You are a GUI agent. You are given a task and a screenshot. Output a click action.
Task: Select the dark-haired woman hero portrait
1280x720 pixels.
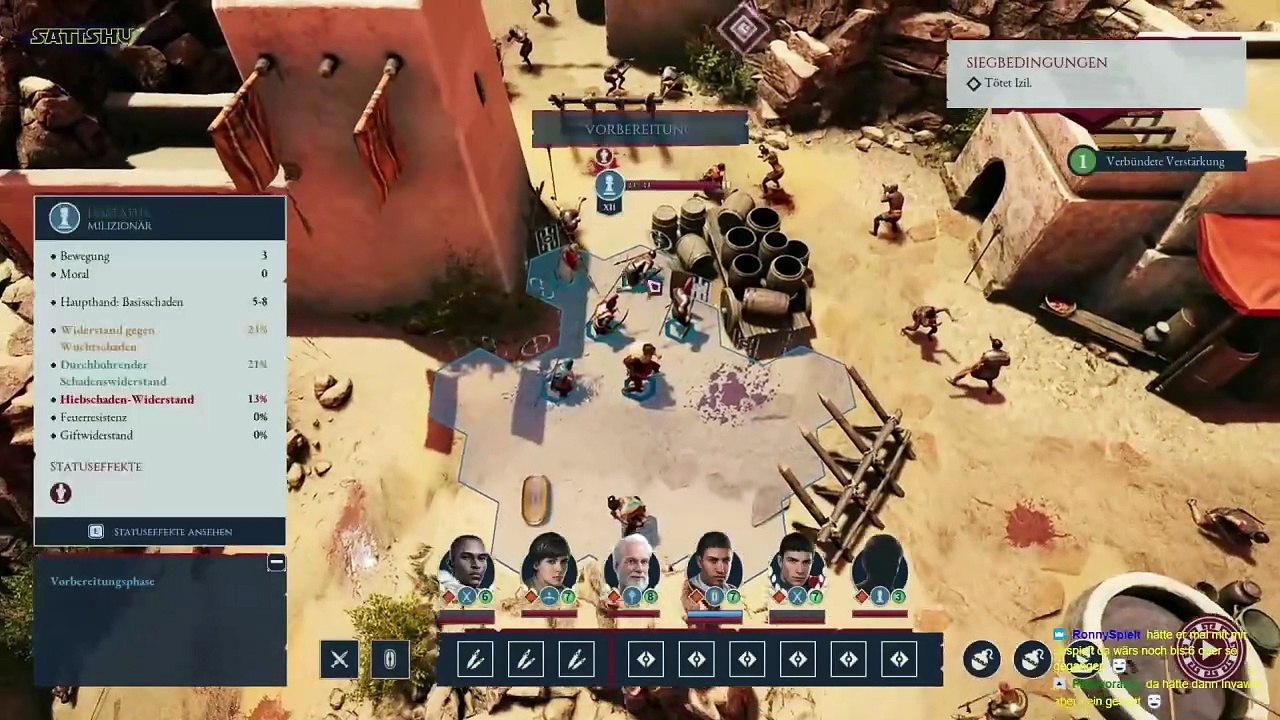pyautogui.click(x=549, y=567)
